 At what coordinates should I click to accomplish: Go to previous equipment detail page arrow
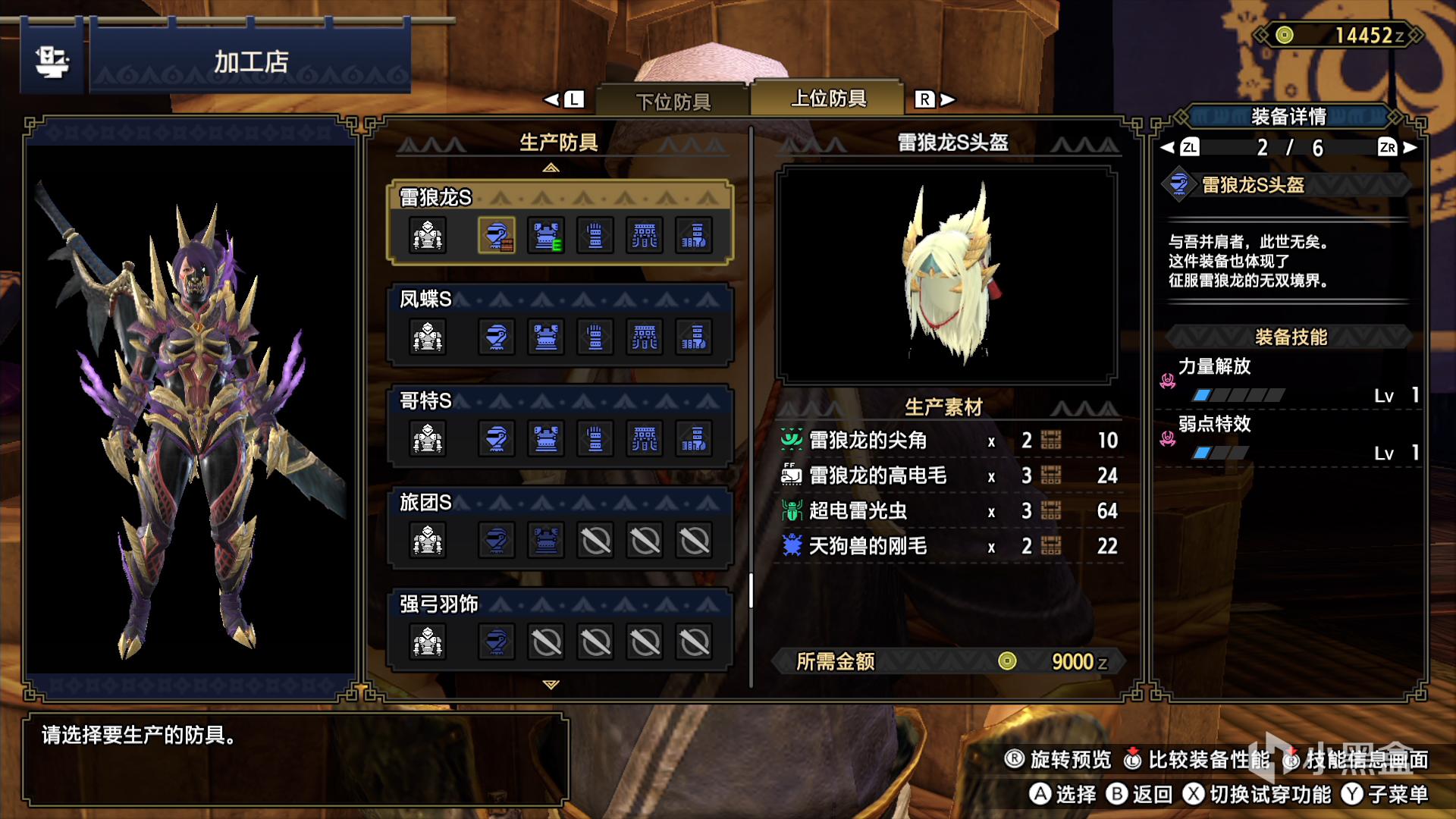coord(1168,147)
